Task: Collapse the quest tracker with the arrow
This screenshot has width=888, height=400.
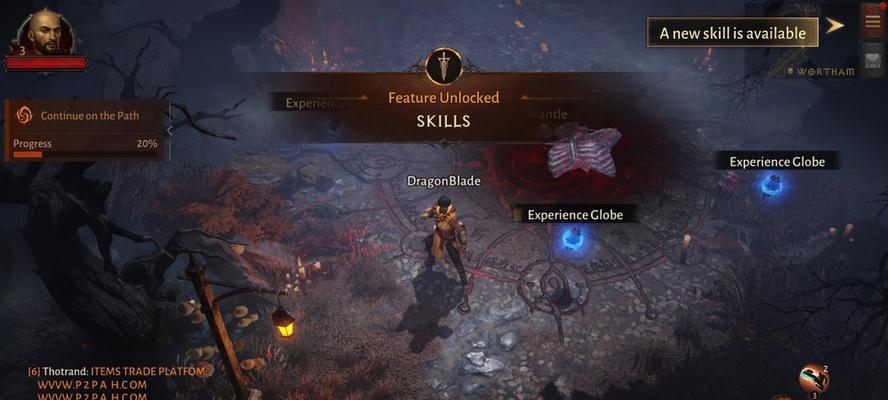Action: pyautogui.click(x=170, y=129)
